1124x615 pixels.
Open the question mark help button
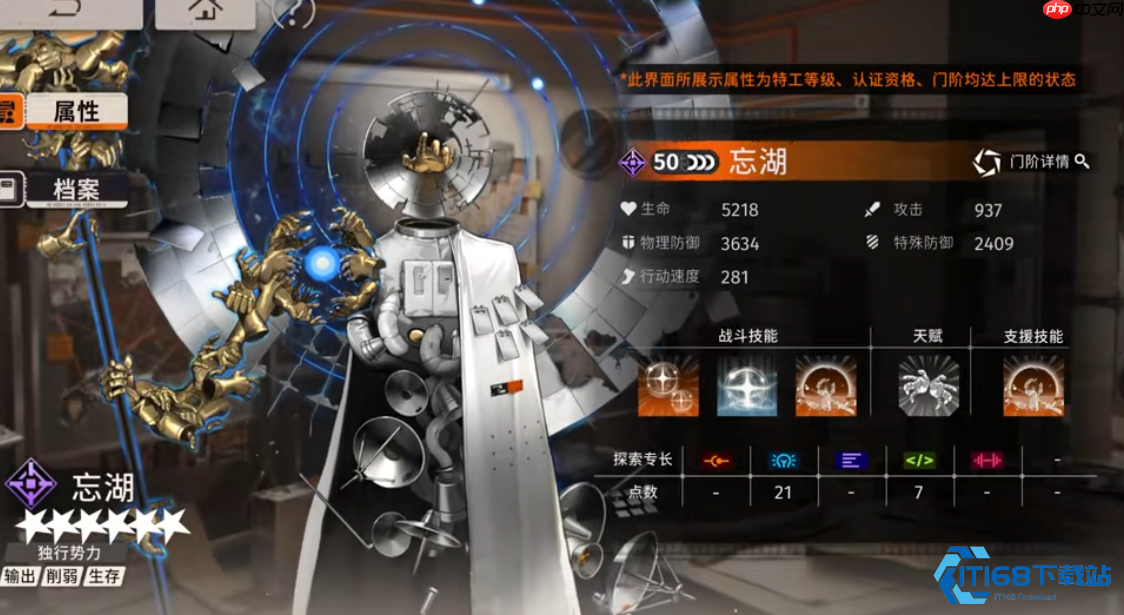click(x=293, y=11)
